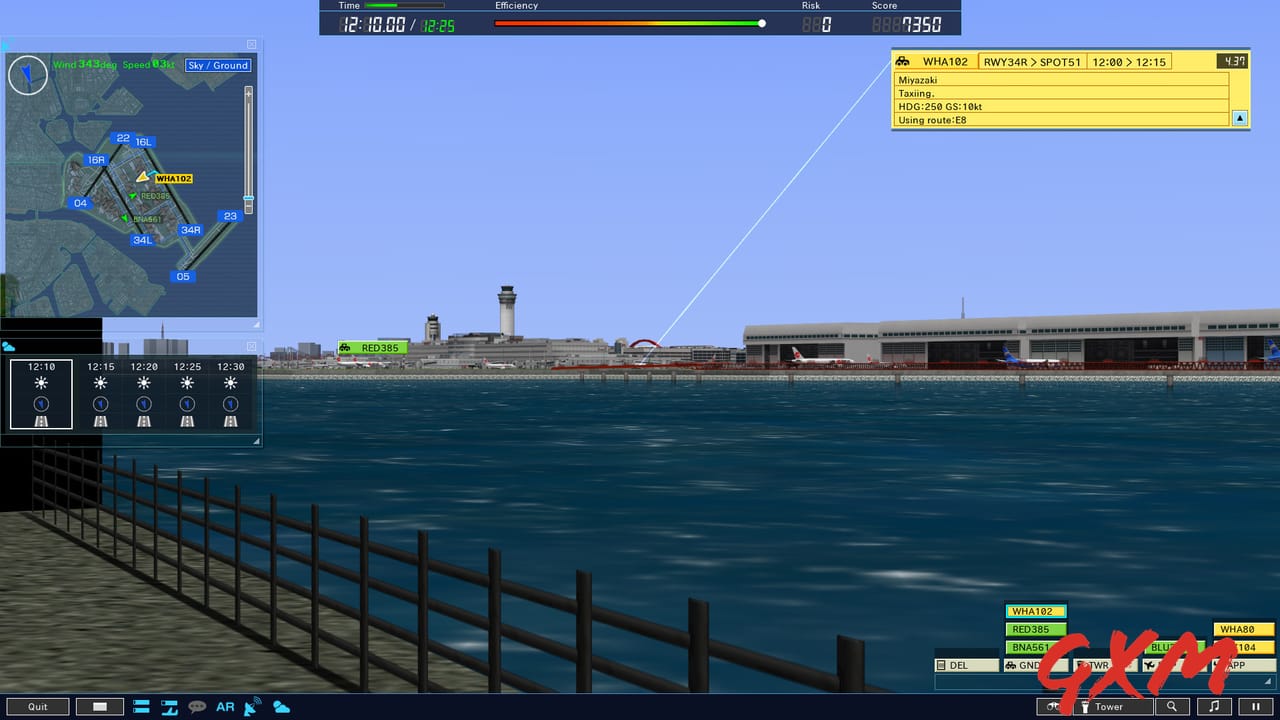1280x720 pixels.
Task: Select the WHA102 flight strip
Action: [x=1034, y=610]
